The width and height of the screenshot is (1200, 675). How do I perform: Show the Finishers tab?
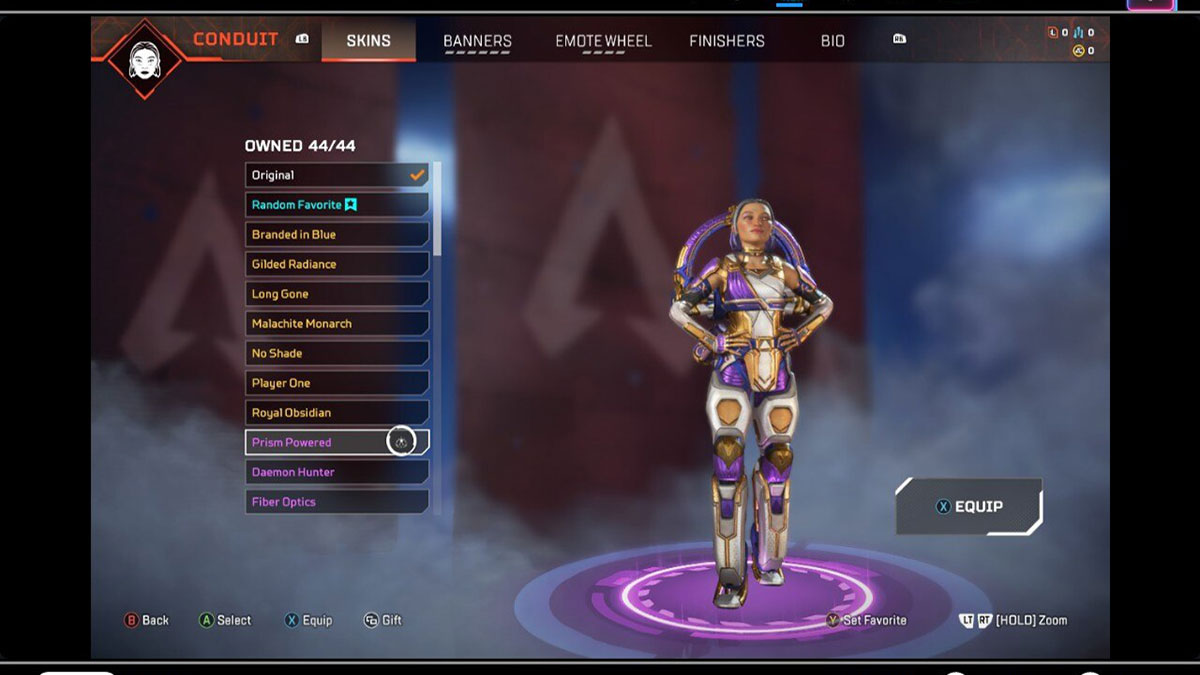tap(727, 41)
